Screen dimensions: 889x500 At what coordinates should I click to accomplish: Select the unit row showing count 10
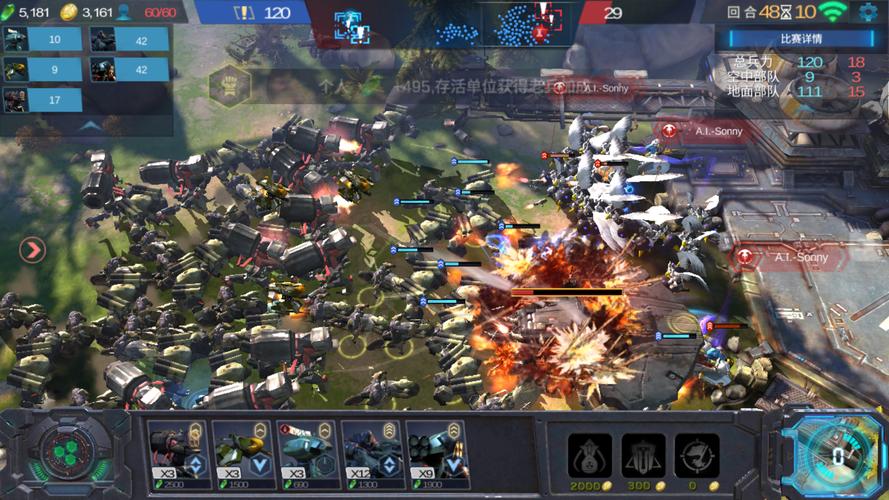(41, 39)
